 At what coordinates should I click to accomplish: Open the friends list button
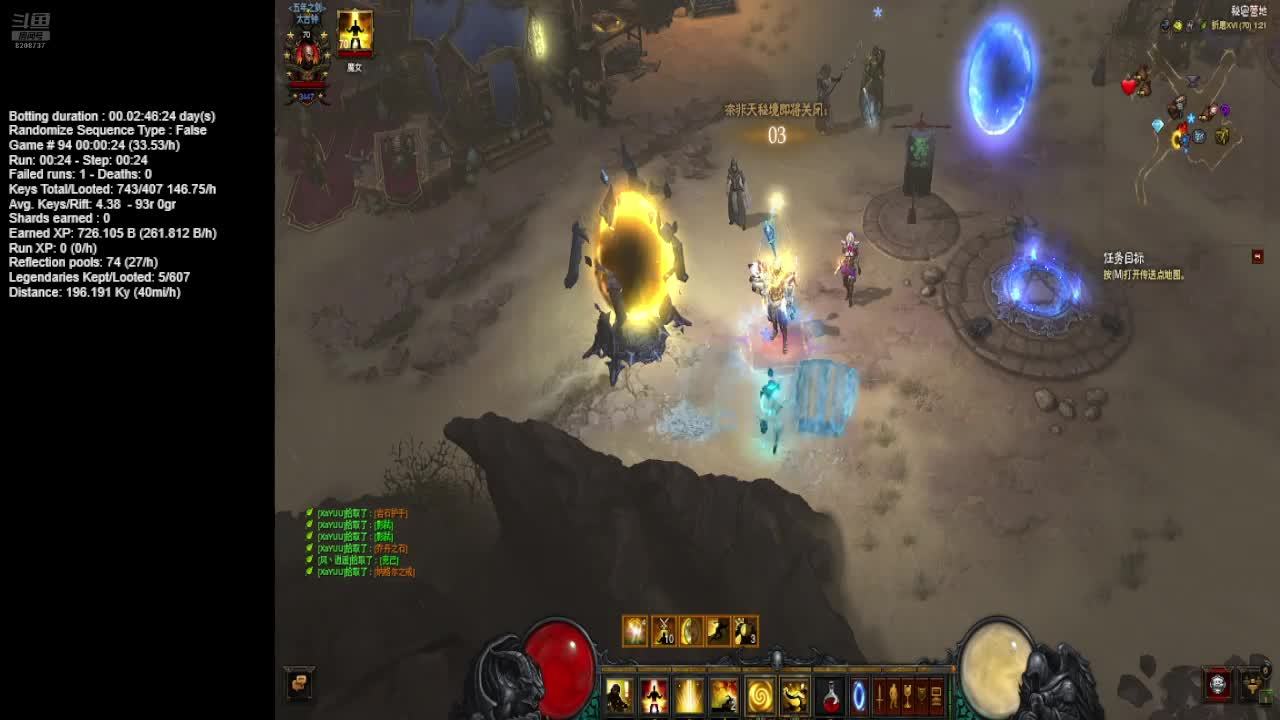pos(1252,684)
